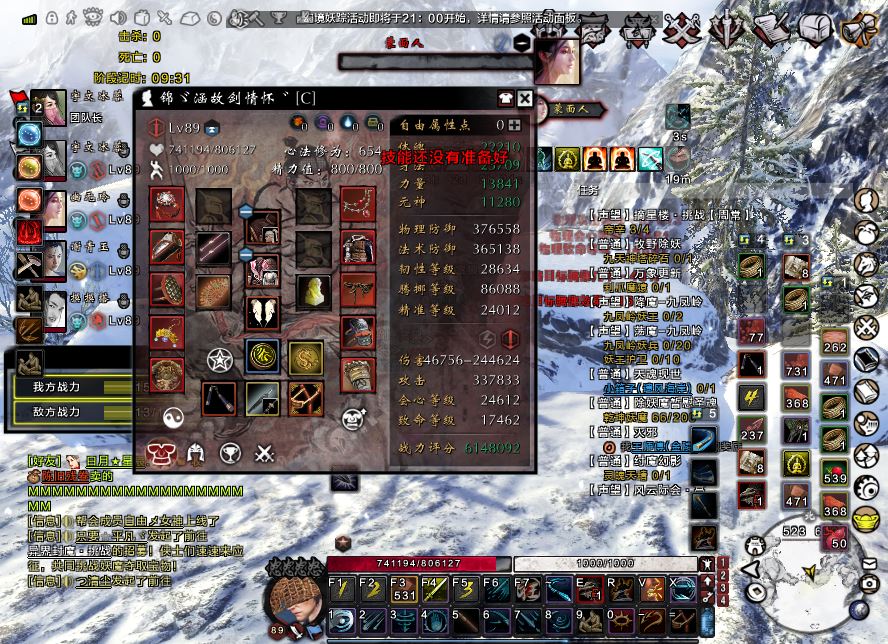Click the gold coin emblem slot

(x=306, y=357)
